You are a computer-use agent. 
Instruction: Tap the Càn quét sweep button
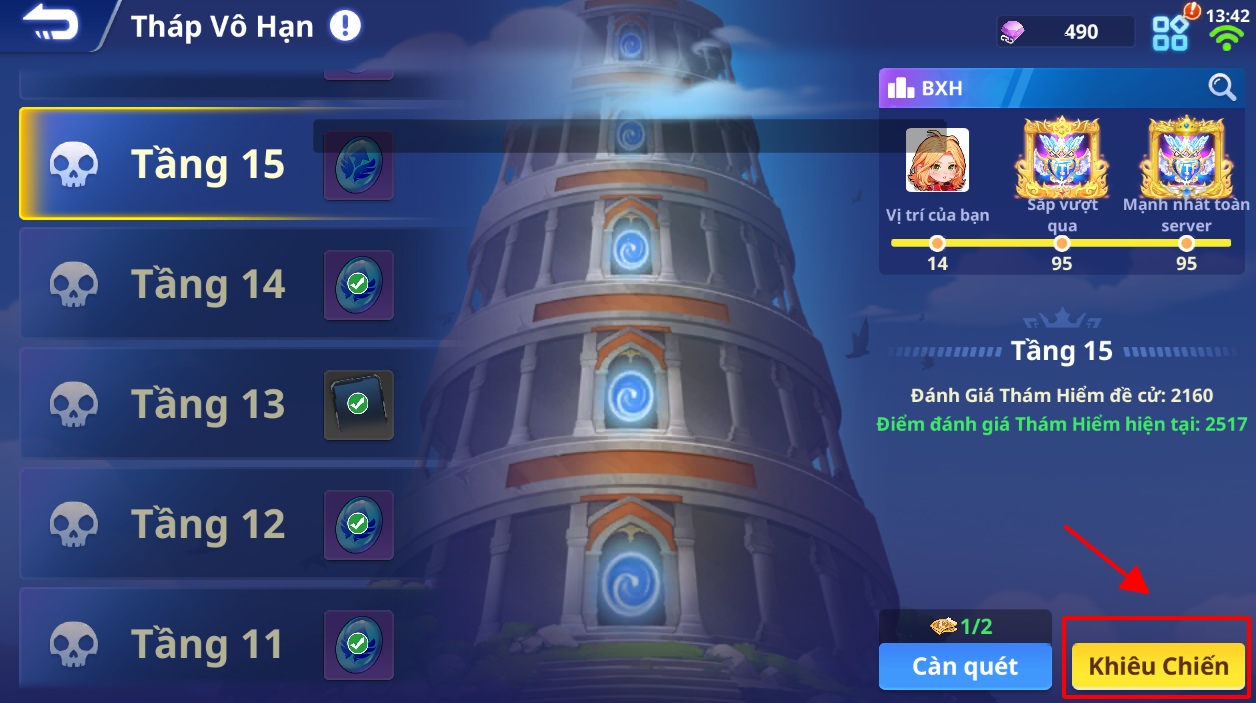[965, 666]
